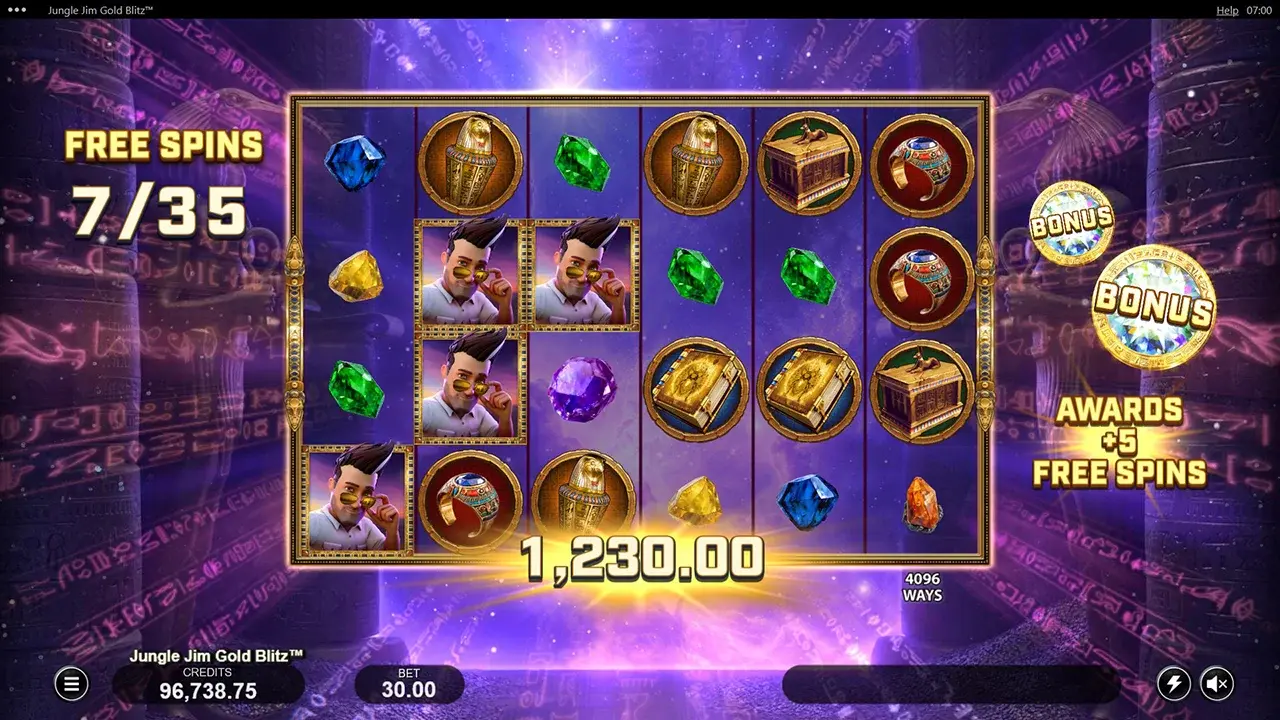Open the hamburger game menu

click(x=70, y=684)
